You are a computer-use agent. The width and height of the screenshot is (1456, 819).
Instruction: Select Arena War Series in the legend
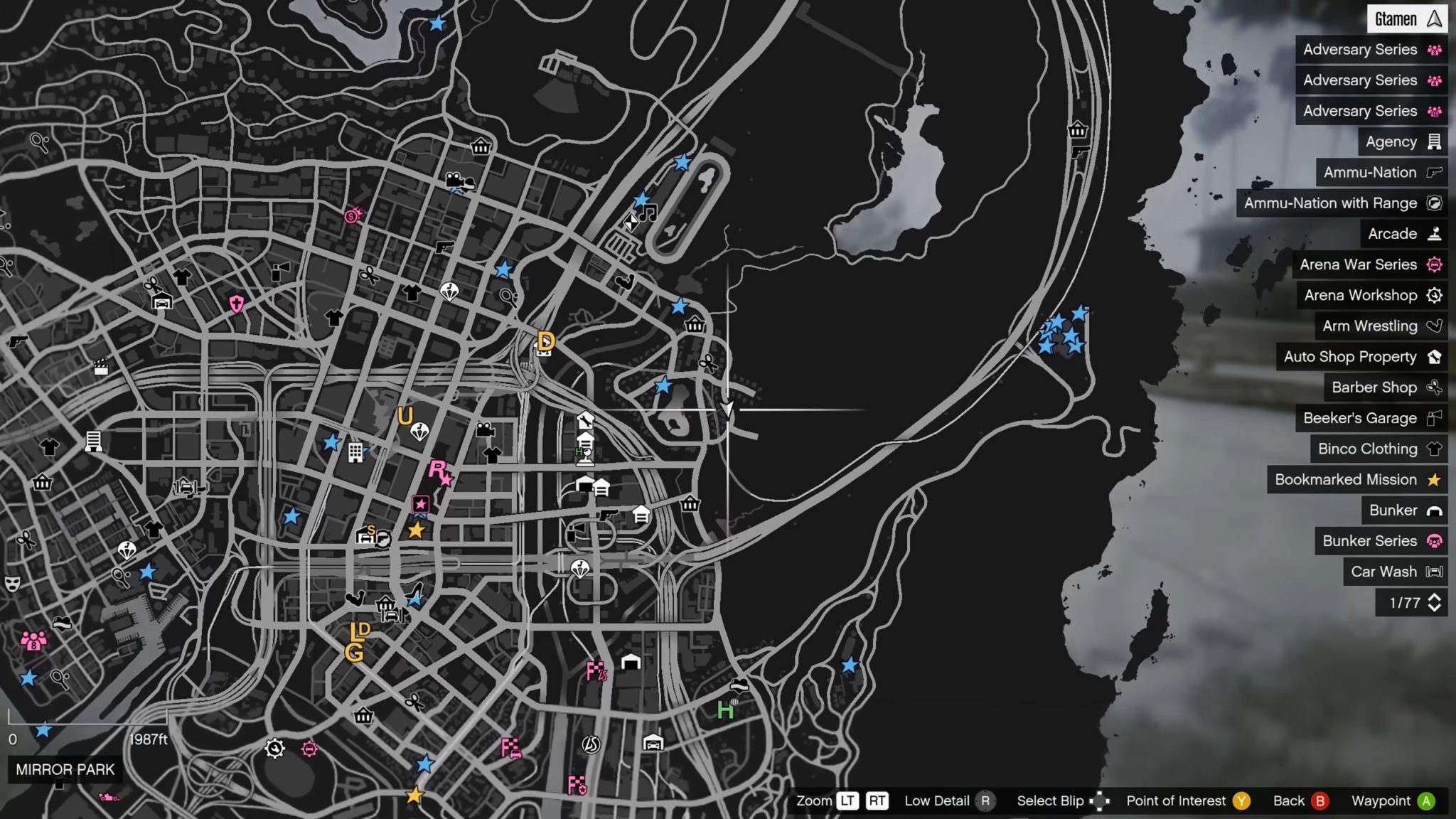tap(1369, 264)
